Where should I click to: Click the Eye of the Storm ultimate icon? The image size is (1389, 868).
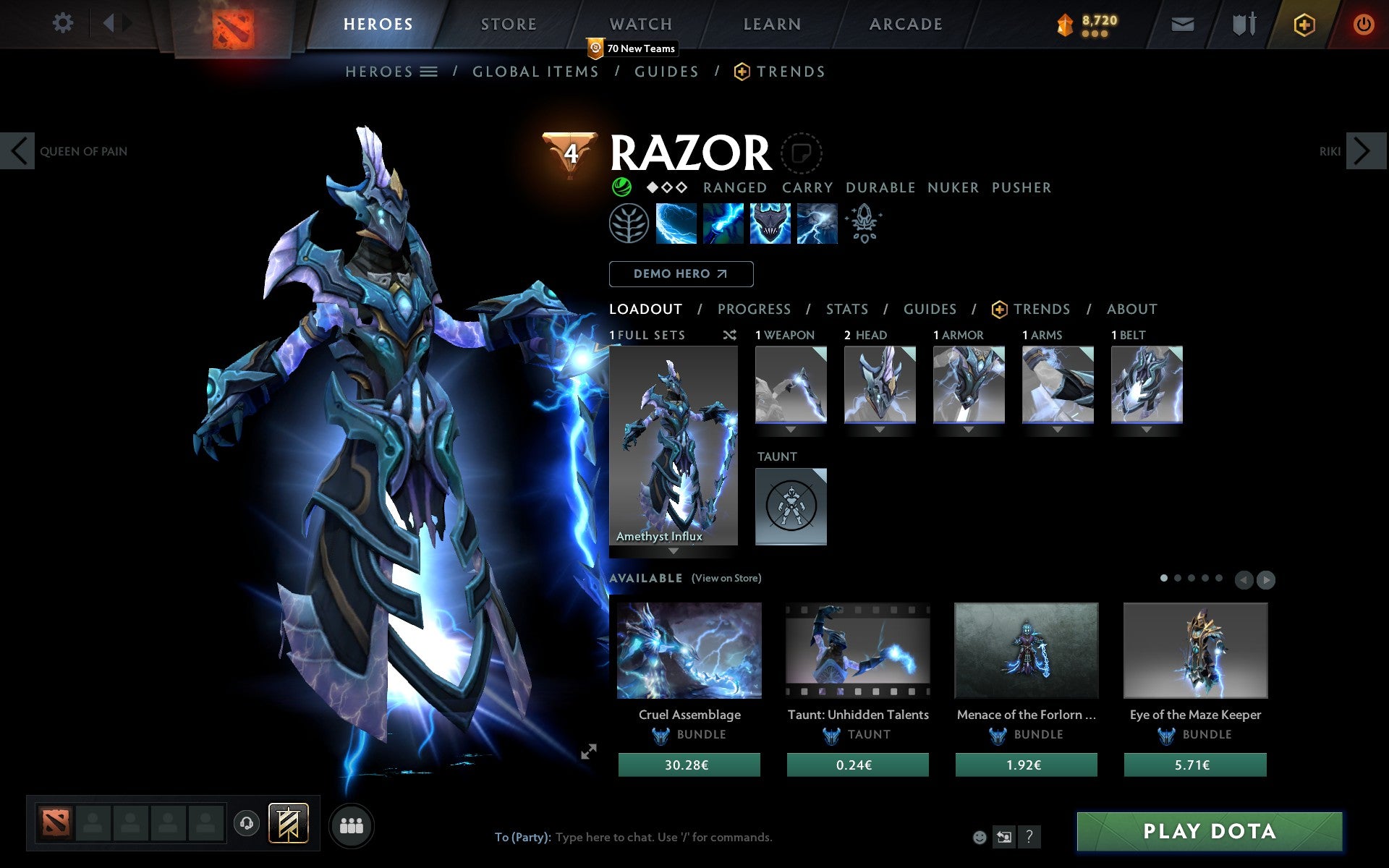click(x=817, y=224)
